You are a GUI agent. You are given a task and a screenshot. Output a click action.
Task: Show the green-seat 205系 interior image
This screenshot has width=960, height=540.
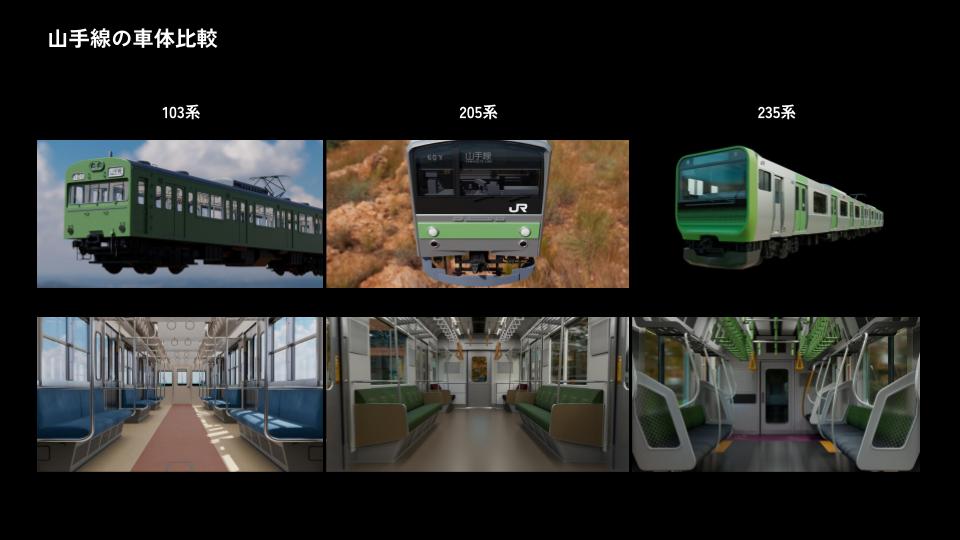477,394
